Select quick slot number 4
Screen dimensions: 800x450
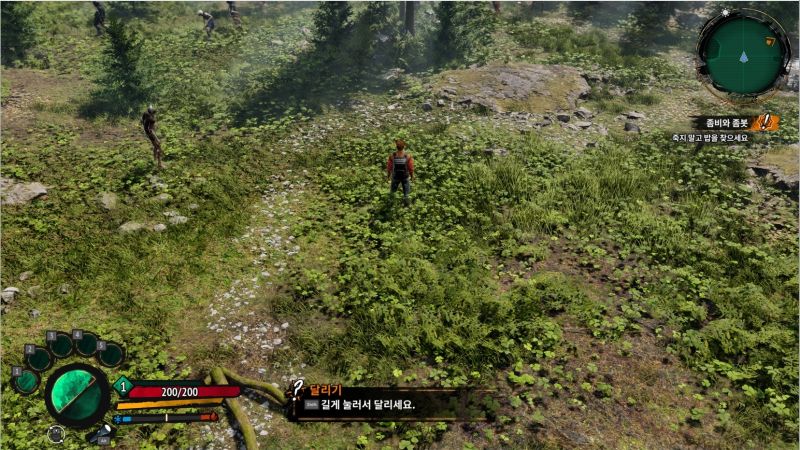tap(87, 344)
